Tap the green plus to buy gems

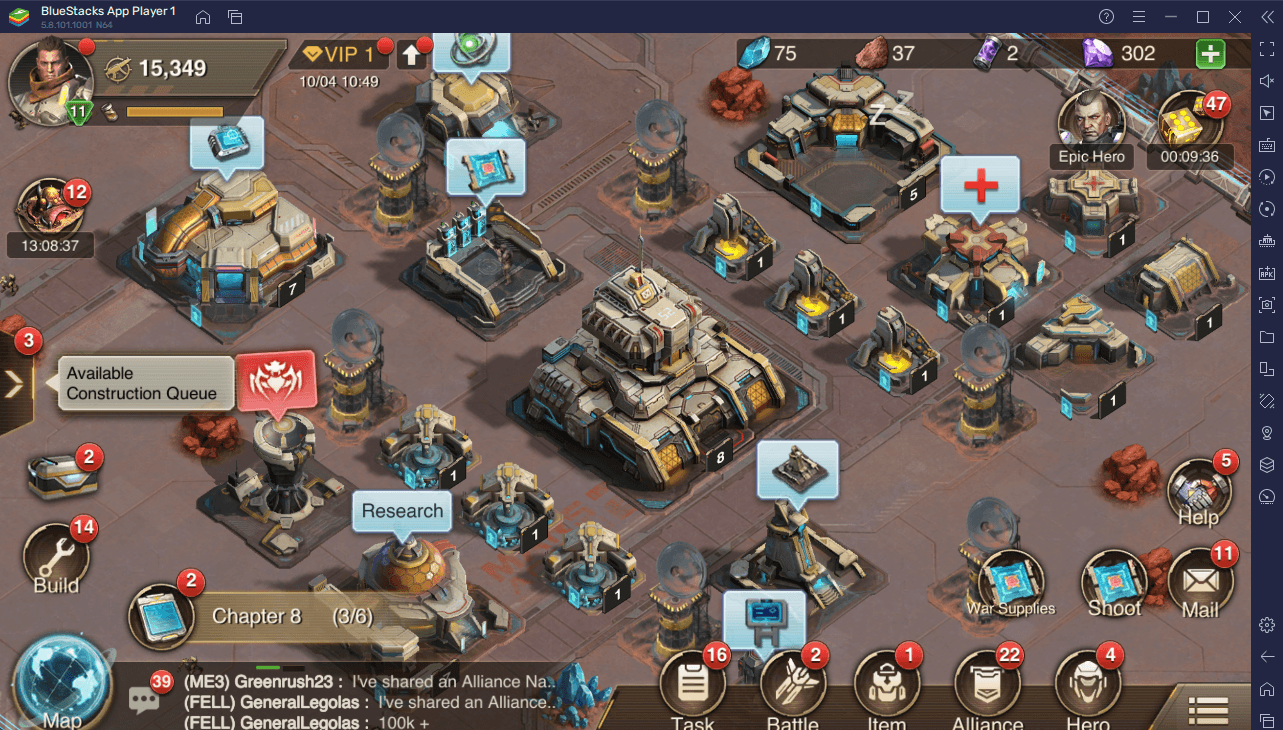1211,53
